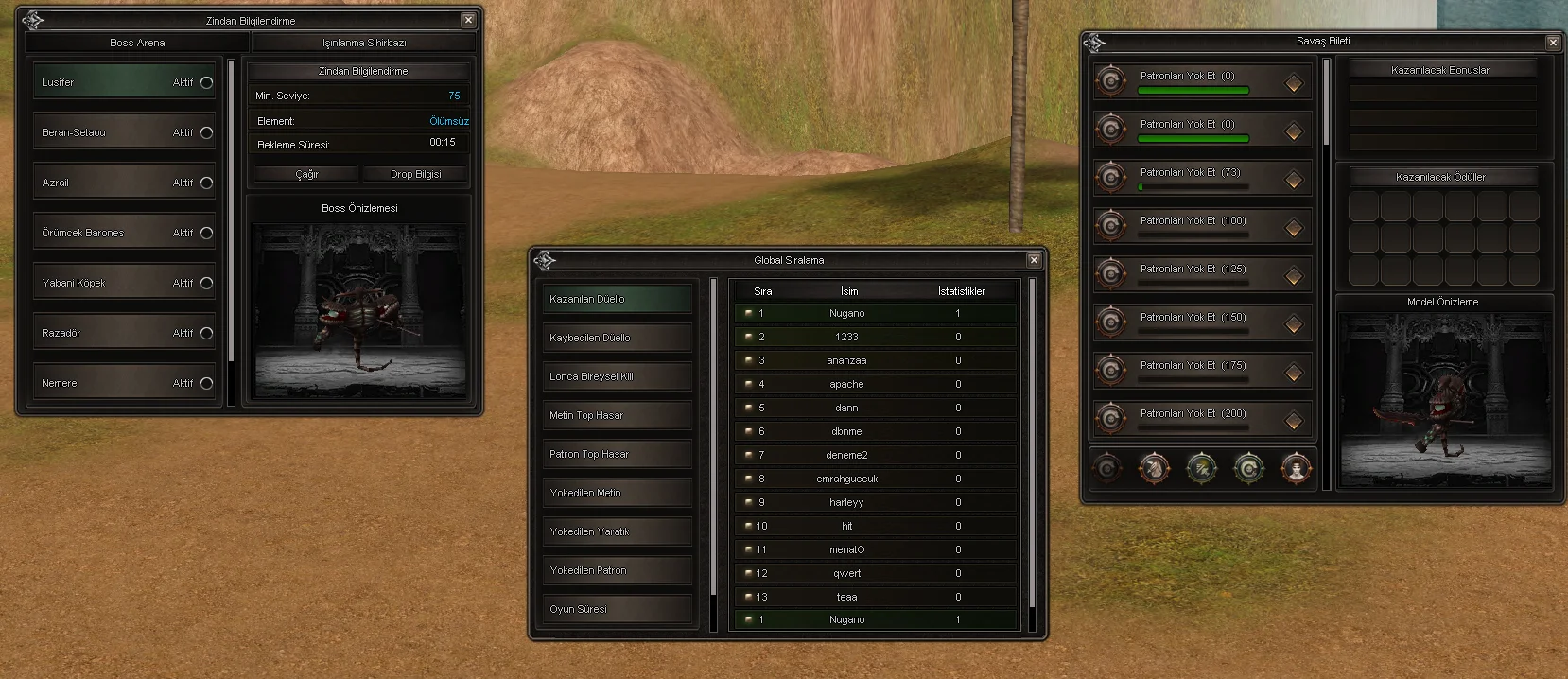Screen dimensions: 1568x679
Task: Select the Lusifer boss entry
Action: pos(124,82)
